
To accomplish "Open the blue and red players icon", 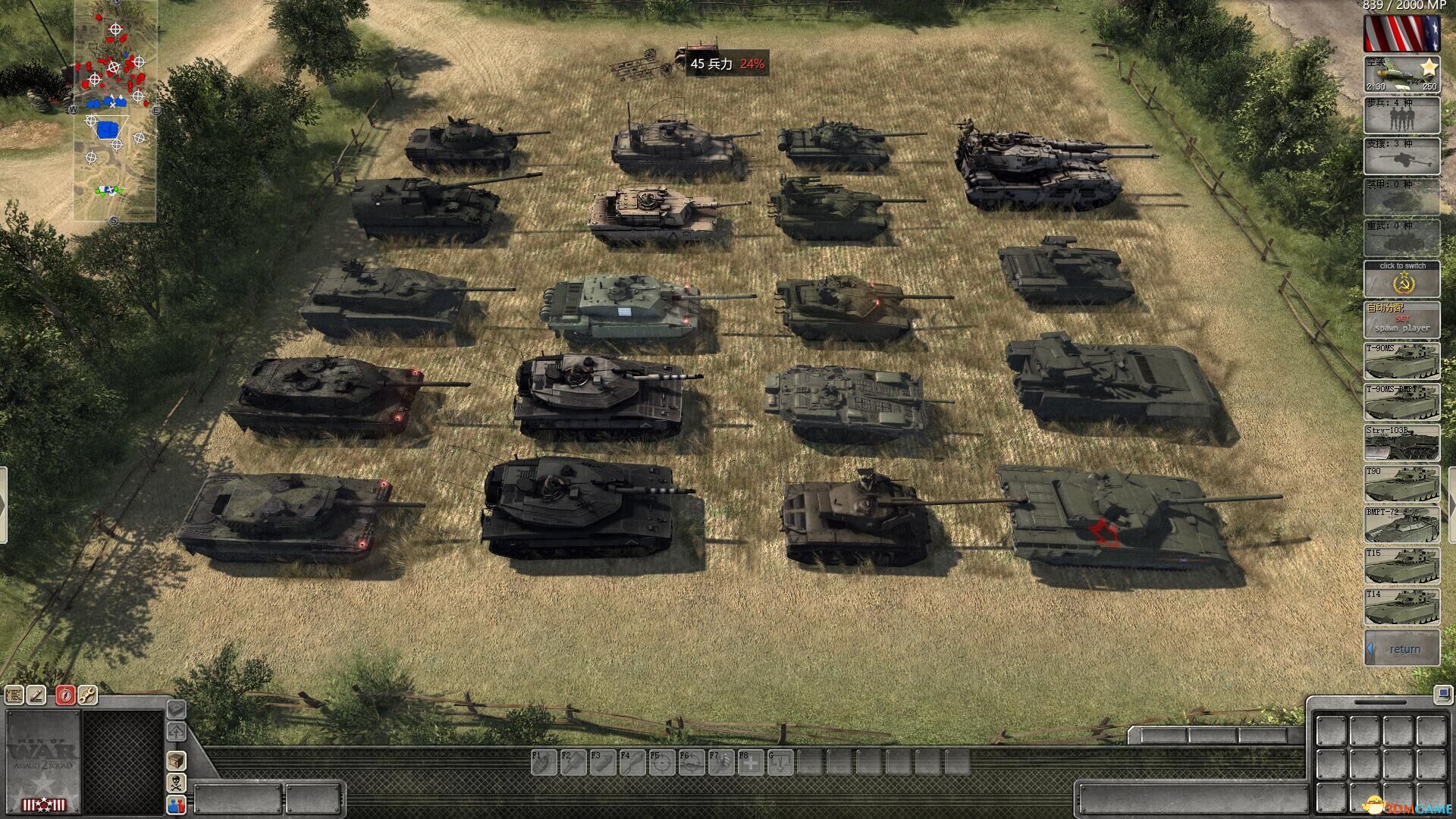I will tap(176, 805).
